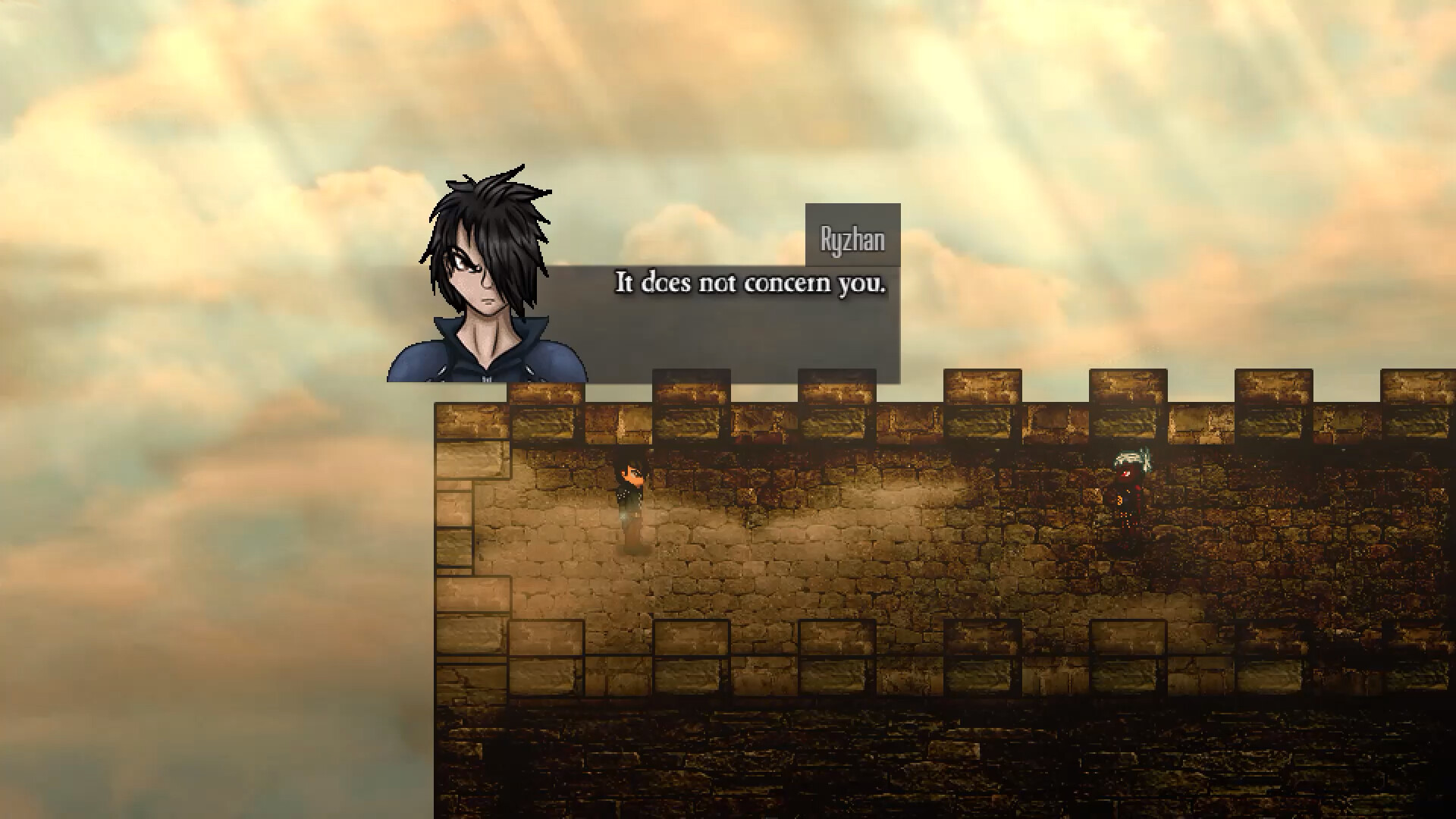Click the player character's orange-lit face
The height and width of the screenshot is (819, 1456).
634,474
